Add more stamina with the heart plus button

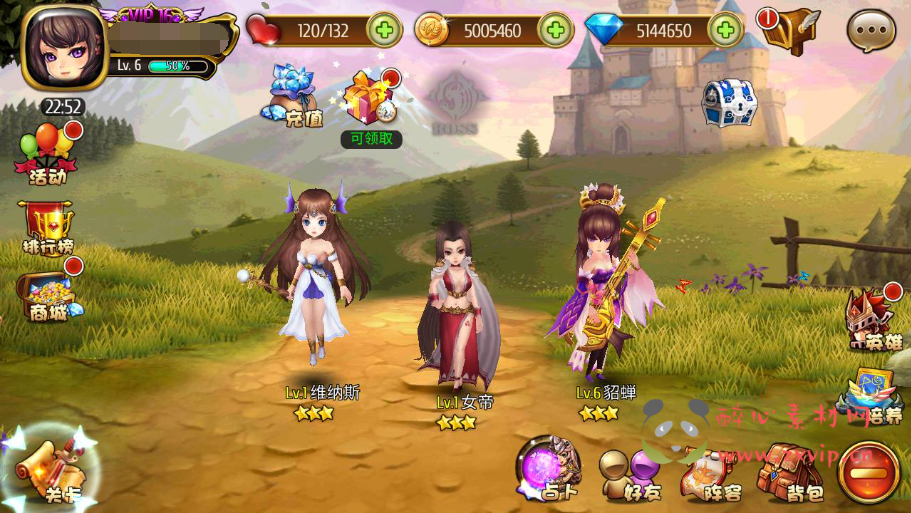click(384, 30)
